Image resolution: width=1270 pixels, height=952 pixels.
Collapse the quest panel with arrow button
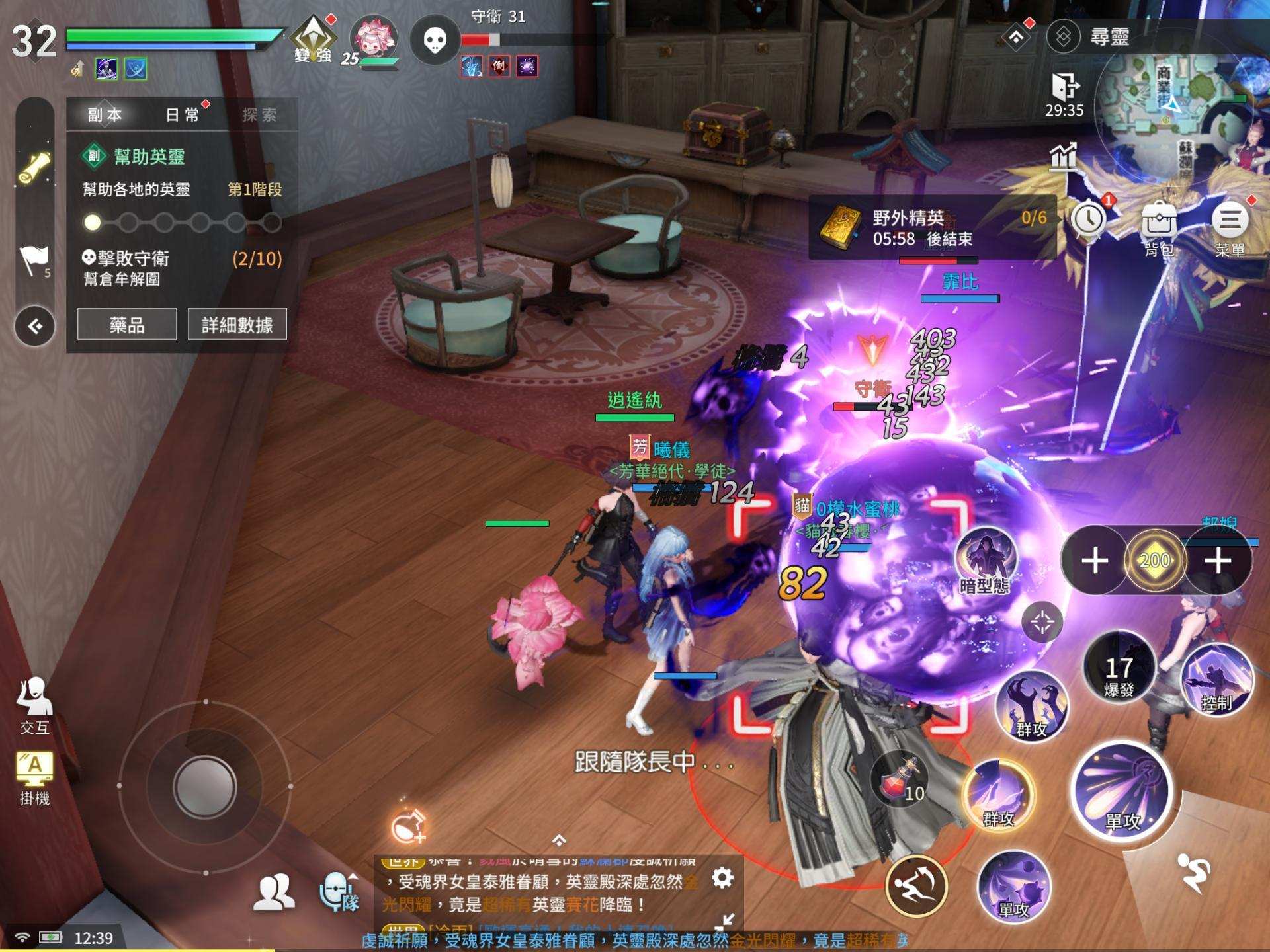tap(35, 326)
